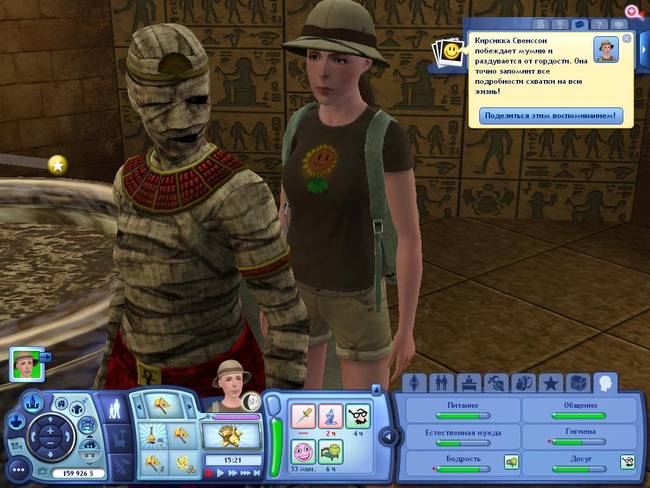Open the current moodlet panel's star wish icon

58,164
